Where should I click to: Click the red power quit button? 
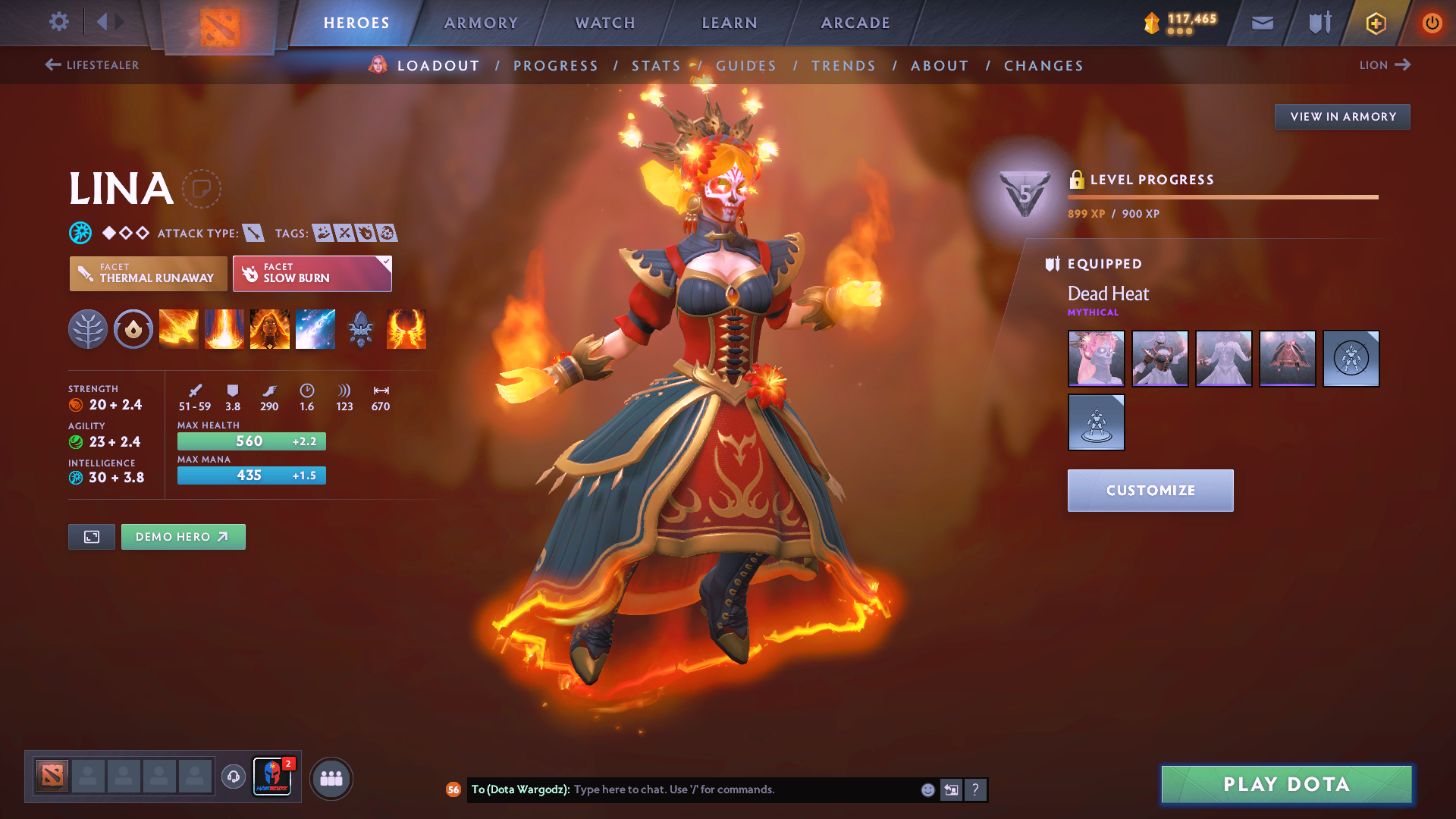[1432, 23]
